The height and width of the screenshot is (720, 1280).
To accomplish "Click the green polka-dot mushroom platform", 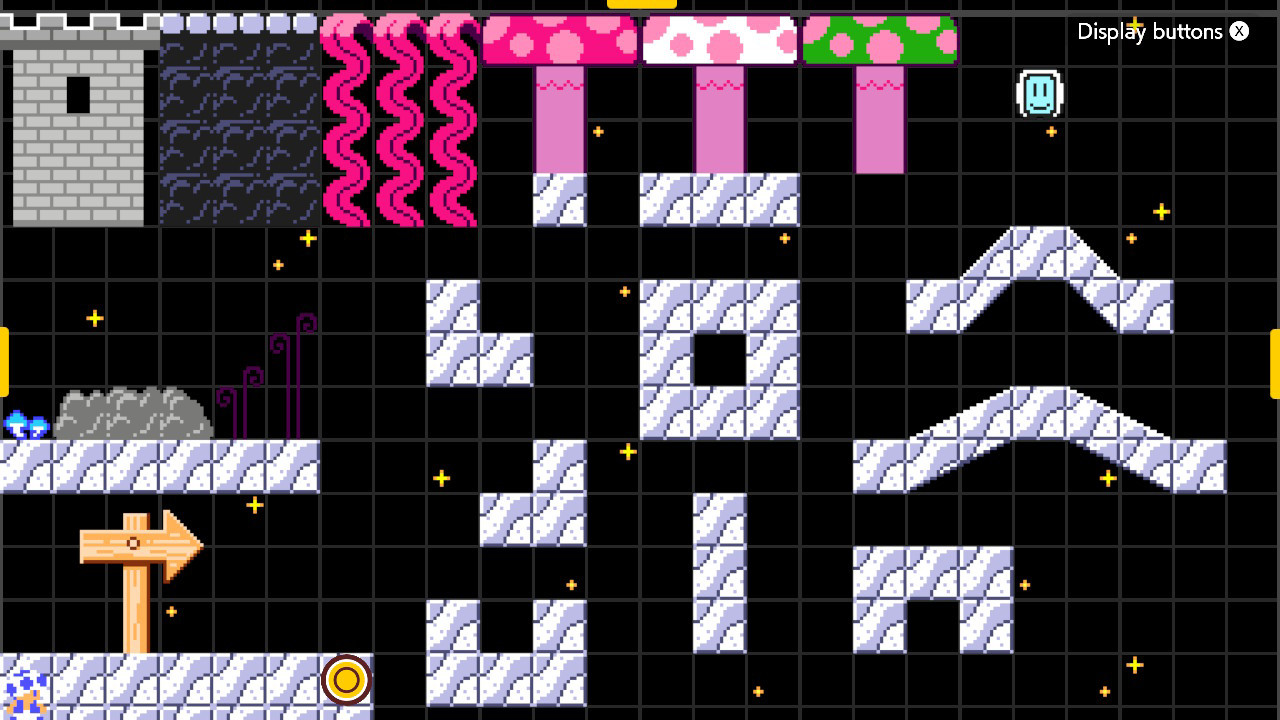I will pyautogui.click(x=881, y=38).
